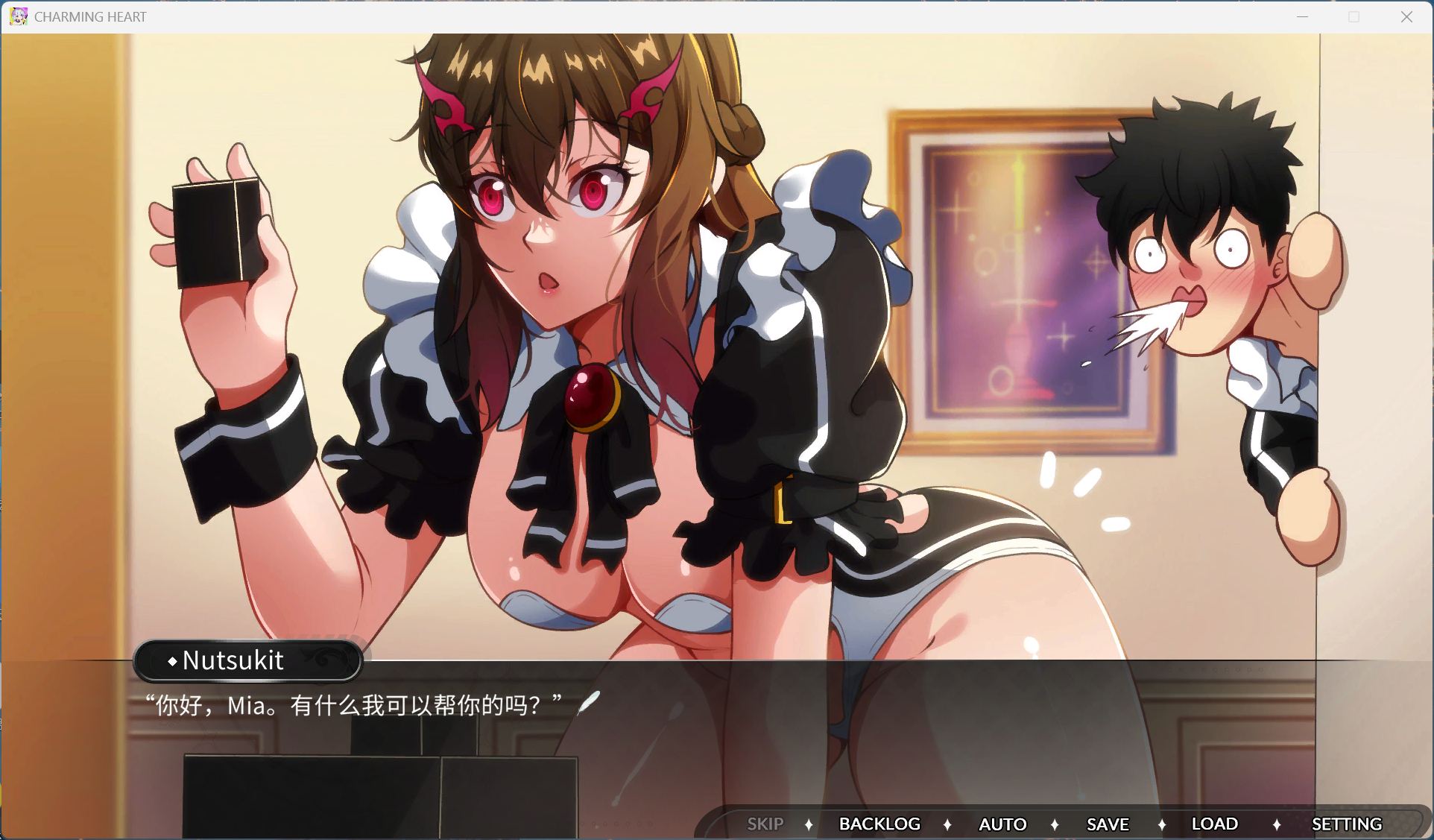Minimize the CHARMING HEART game window

coord(1301,16)
